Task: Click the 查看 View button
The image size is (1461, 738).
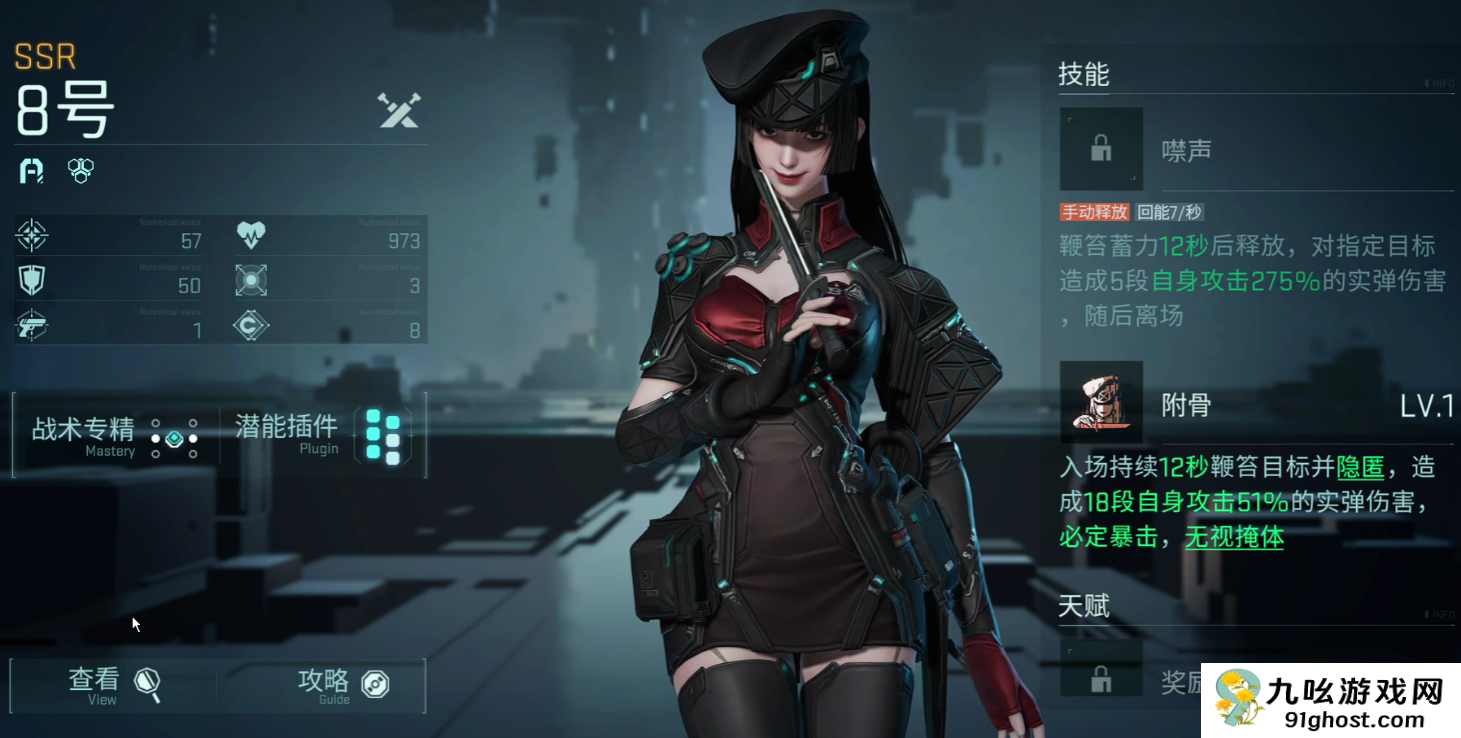Action: [112, 685]
